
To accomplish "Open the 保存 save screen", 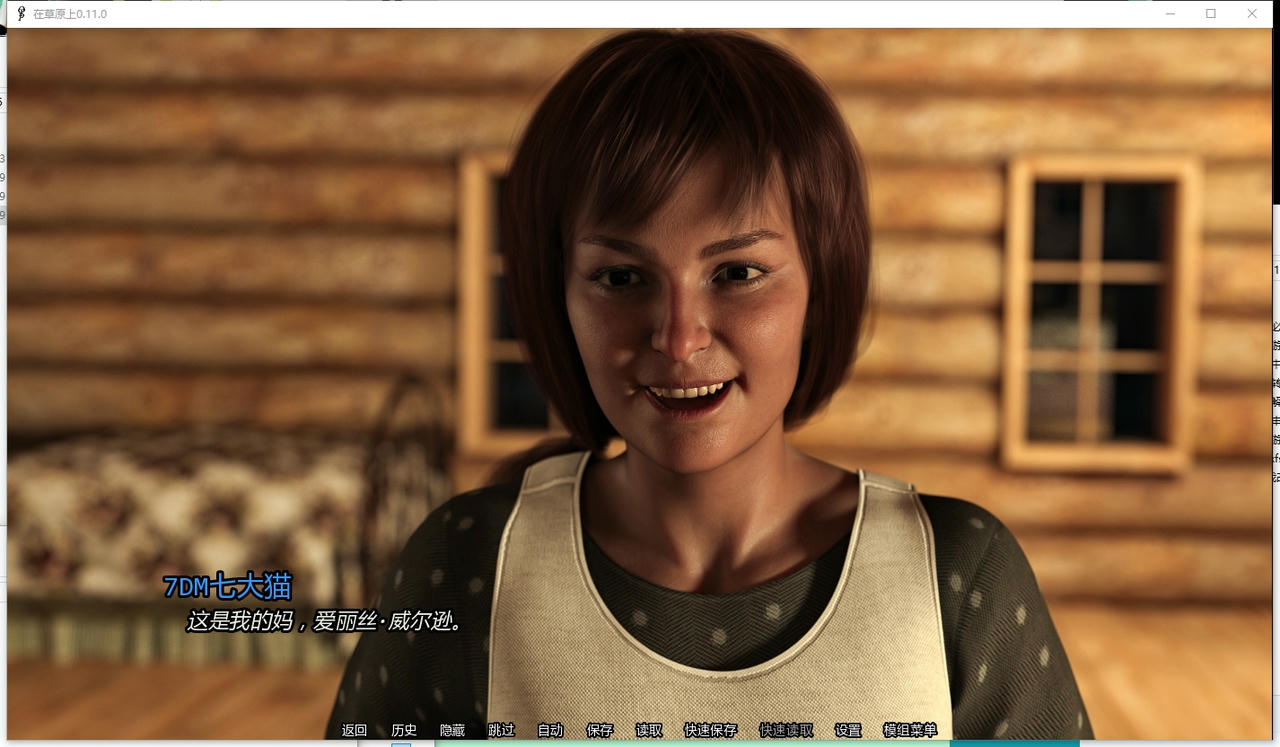I will (598, 730).
